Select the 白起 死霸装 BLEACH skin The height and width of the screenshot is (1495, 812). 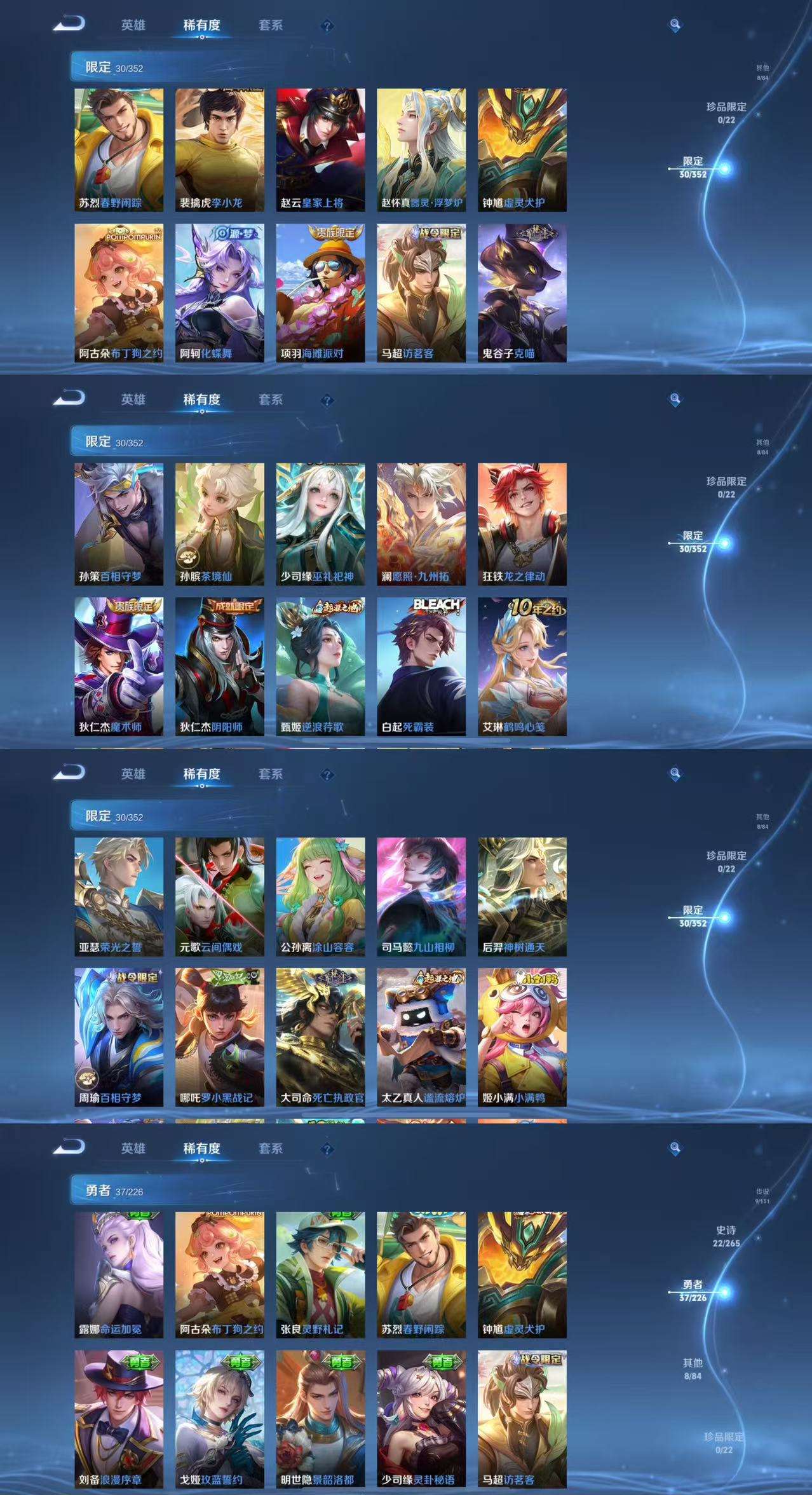coord(421,666)
